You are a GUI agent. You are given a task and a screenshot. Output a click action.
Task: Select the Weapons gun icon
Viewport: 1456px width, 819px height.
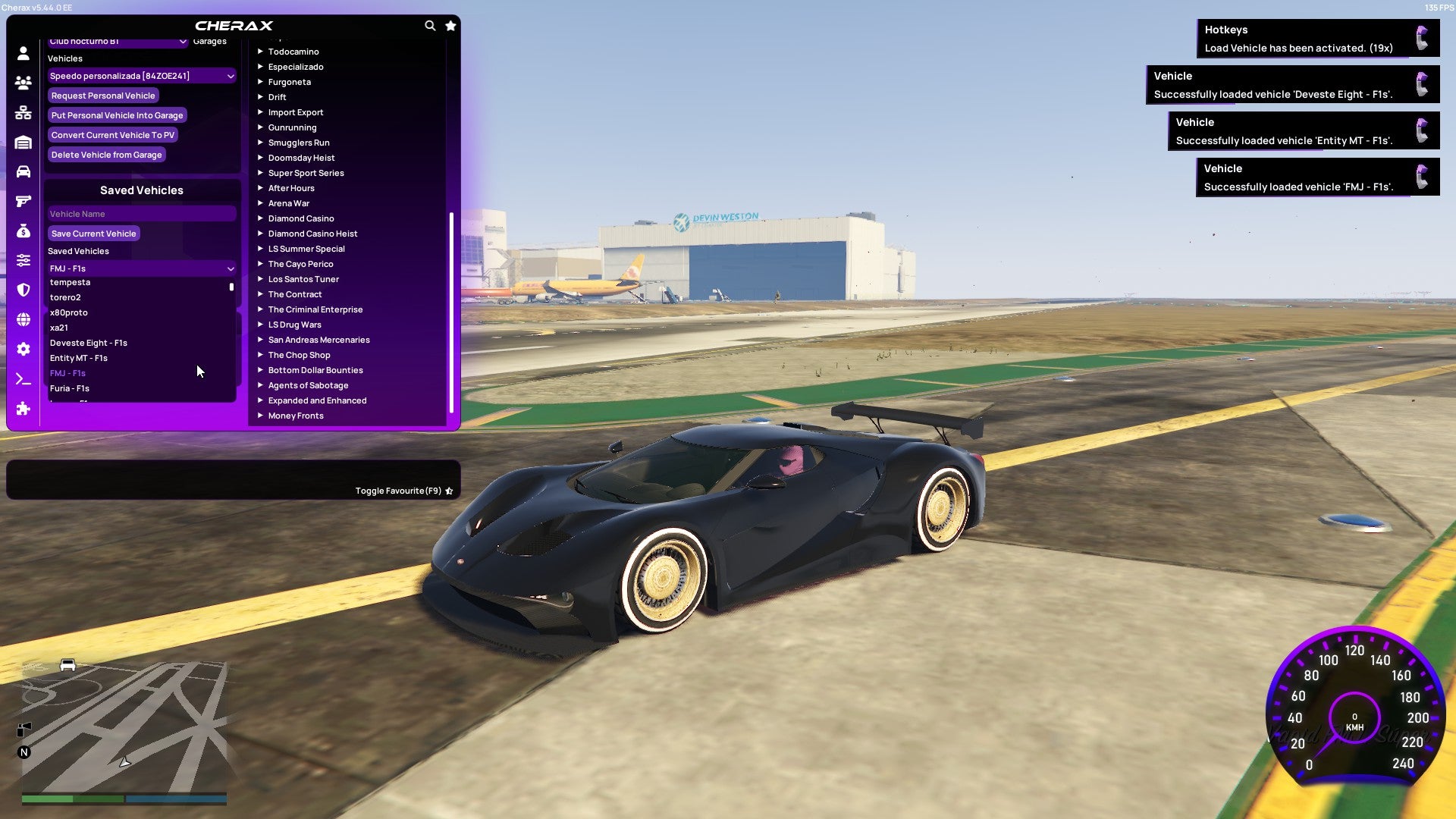pyautogui.click(x=23, y=200)
